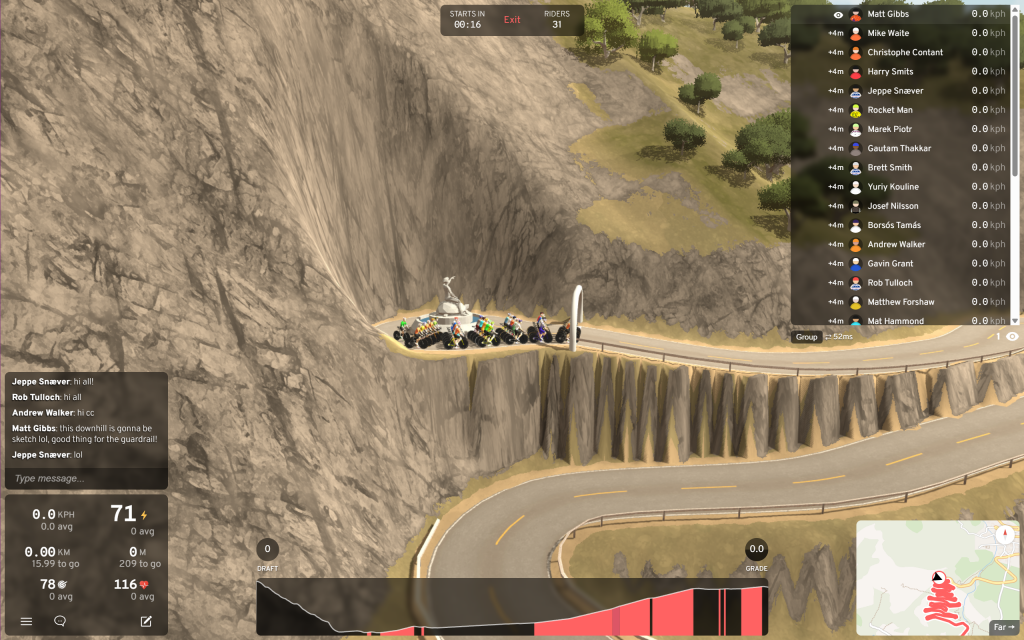Choose Gautam Thakkar from the riders panel
This screenshot has width=1024, height=640.
(x=899, y=148)
